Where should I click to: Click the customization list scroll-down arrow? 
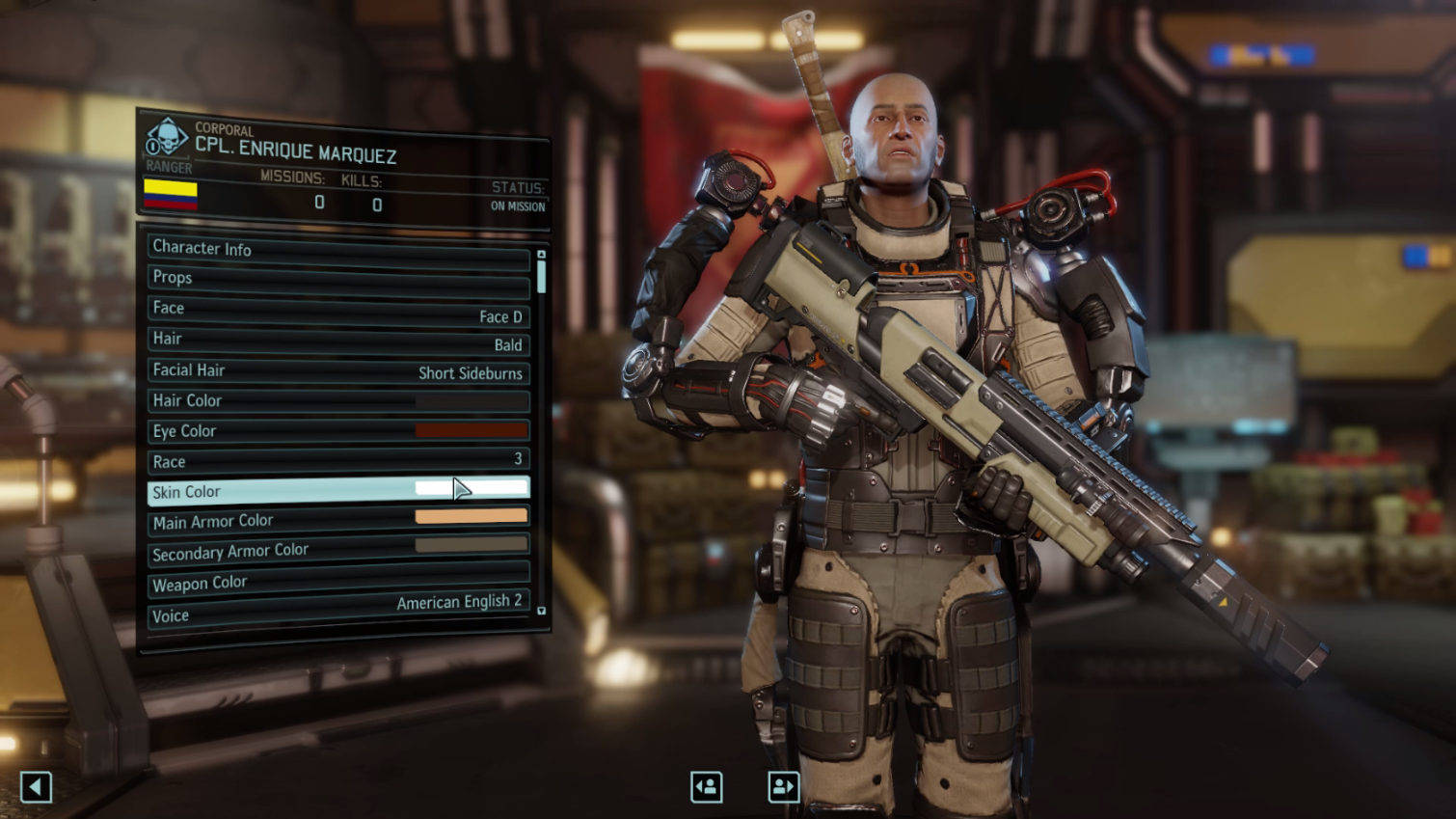[541, 611]
